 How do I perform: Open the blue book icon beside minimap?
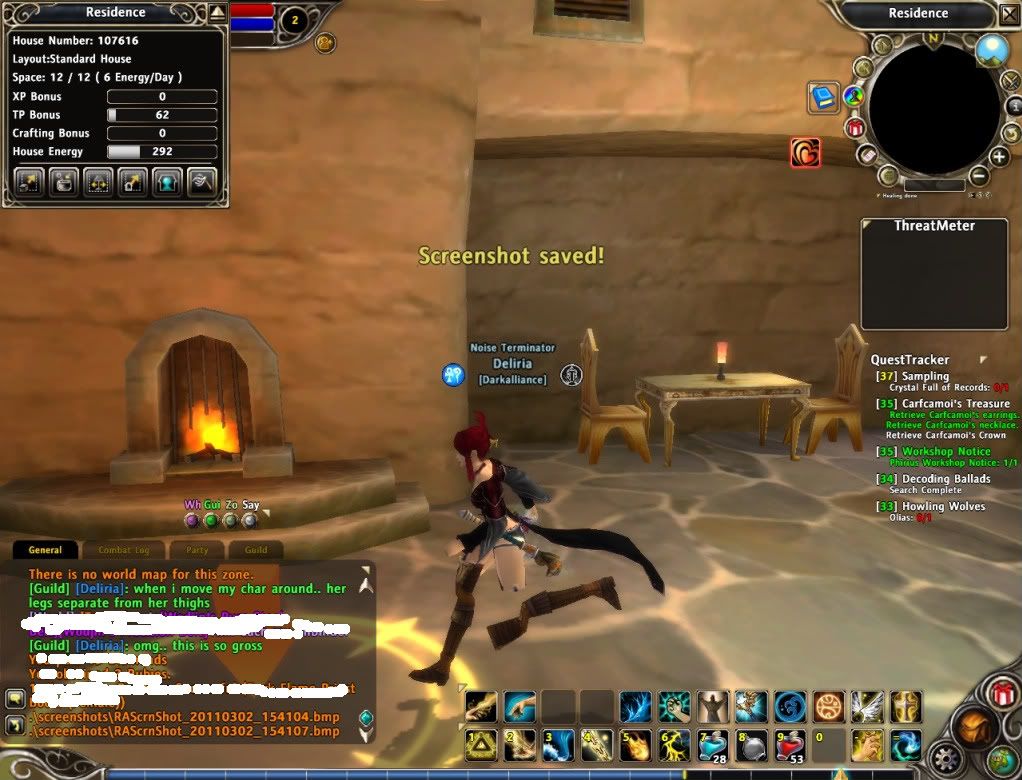(x=822, y=97)
